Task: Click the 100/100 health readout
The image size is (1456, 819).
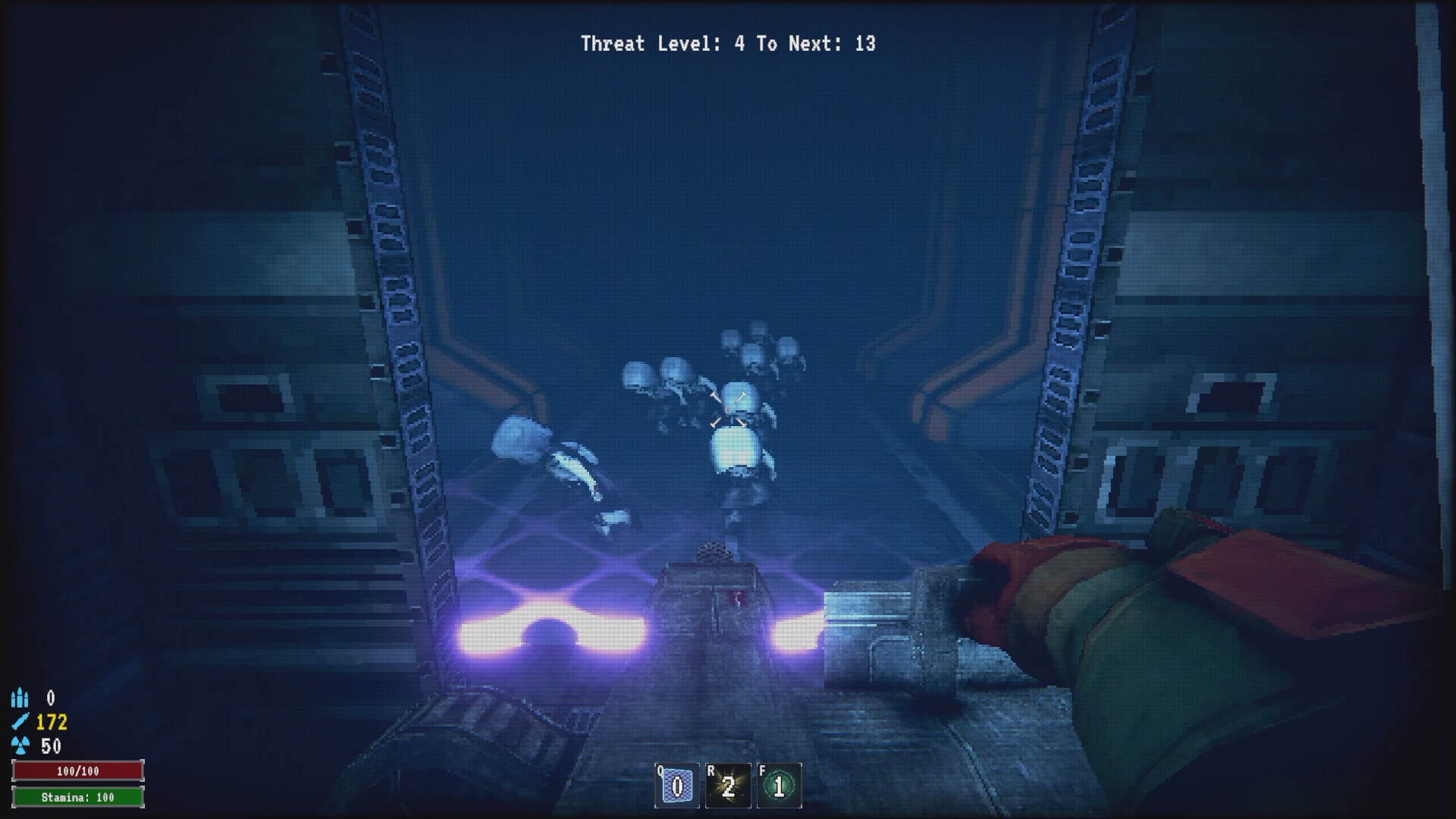Action: [78, 770]
